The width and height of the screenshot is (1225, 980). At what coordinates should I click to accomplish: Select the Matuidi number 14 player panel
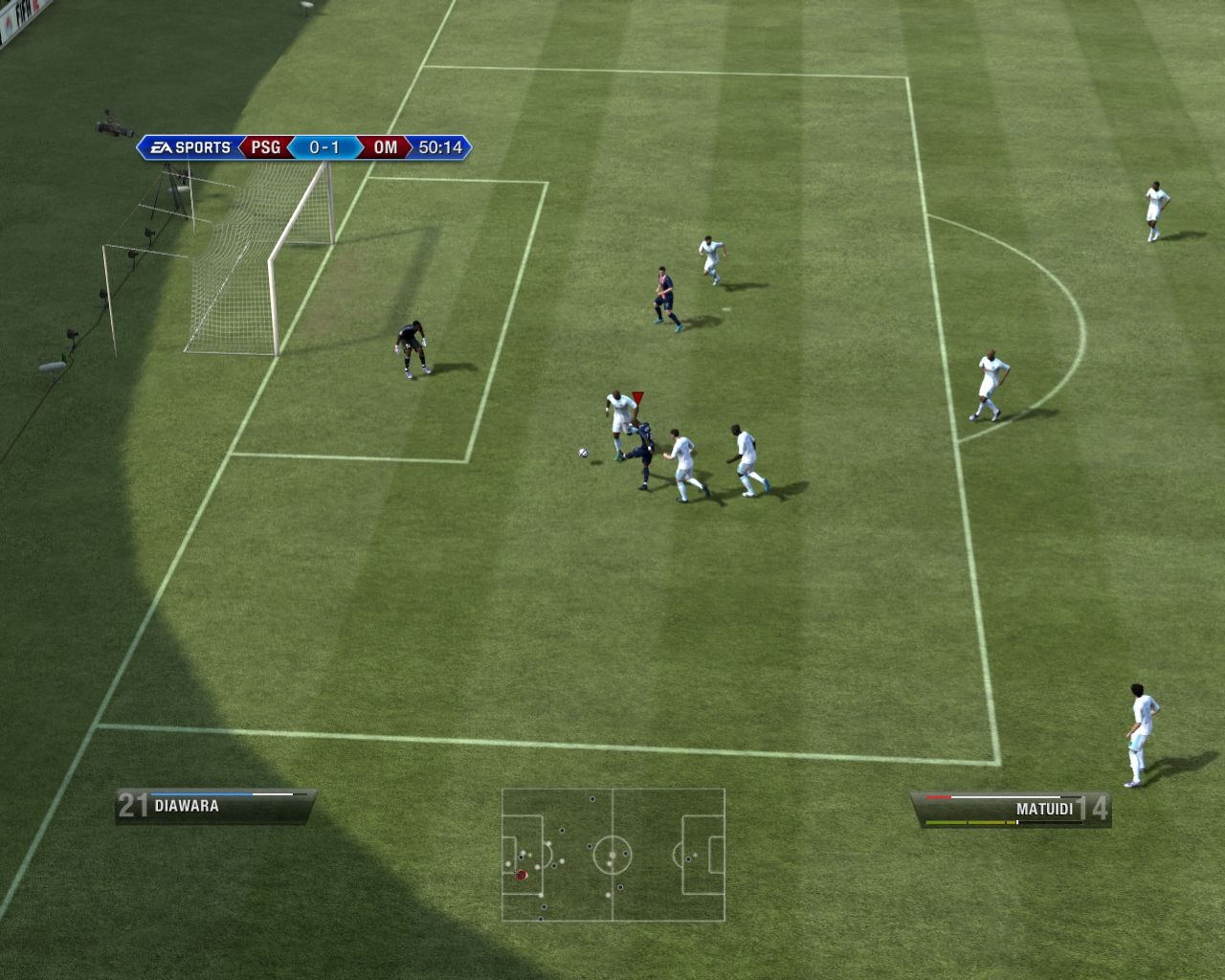click(x=1013, y=809)
